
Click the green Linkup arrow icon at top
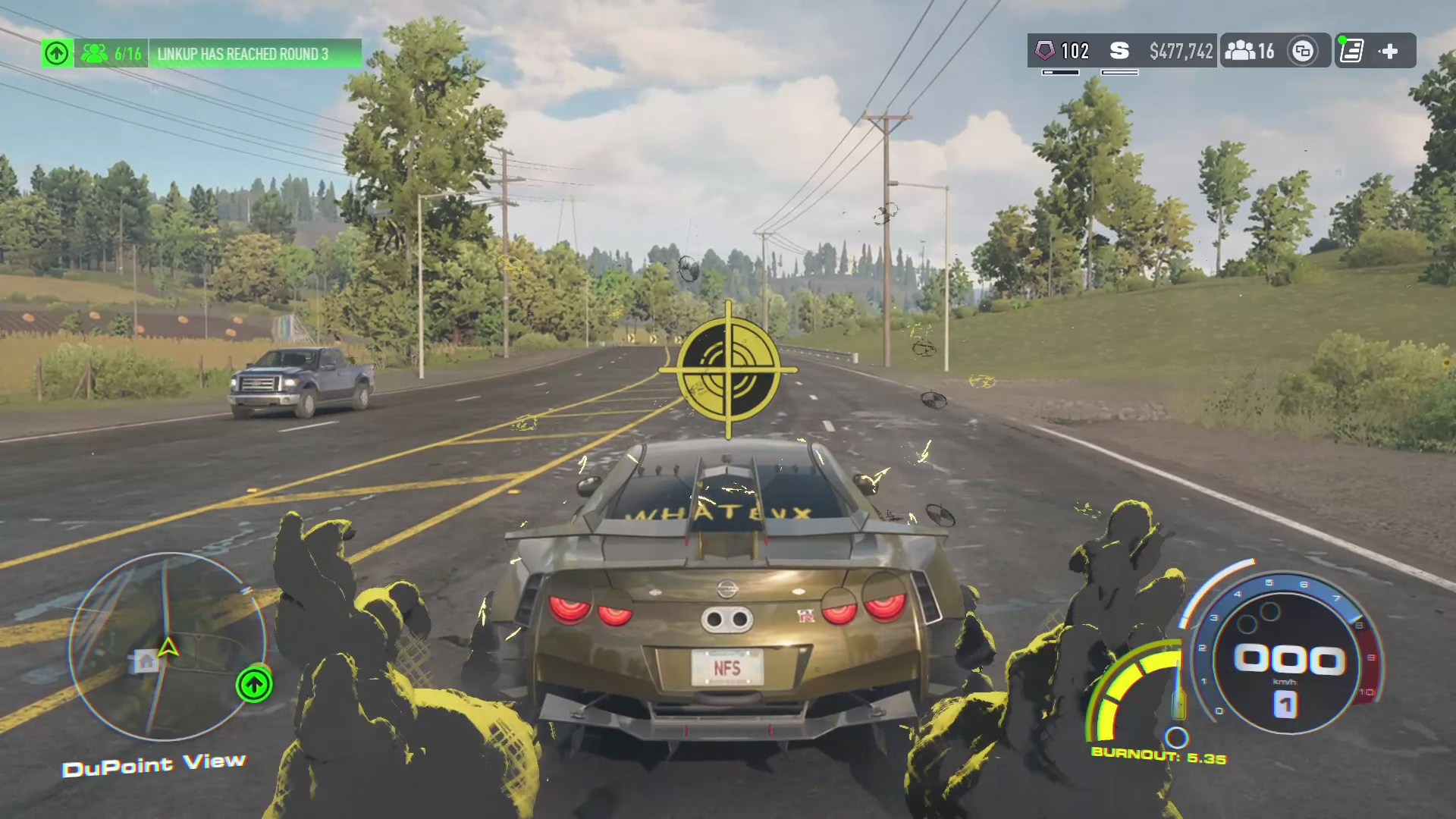(x=57, y=53)
